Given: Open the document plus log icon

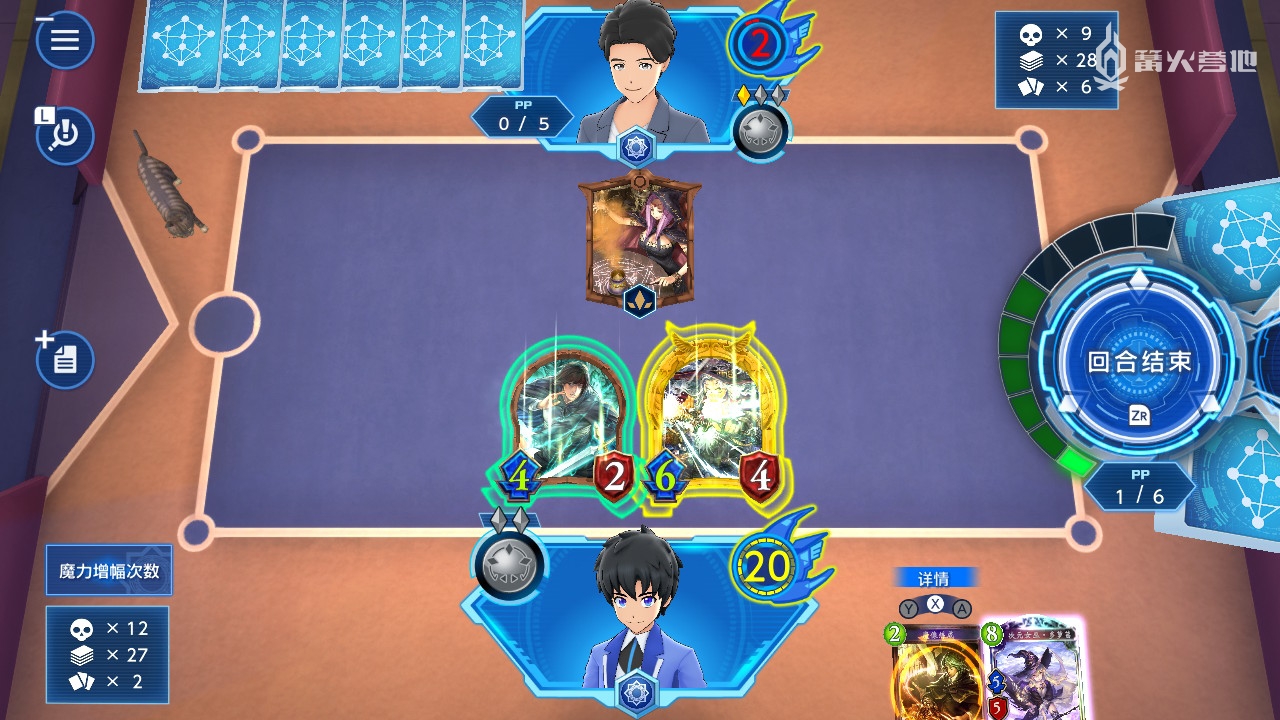Looking at the screenshot, I should 65,359.
